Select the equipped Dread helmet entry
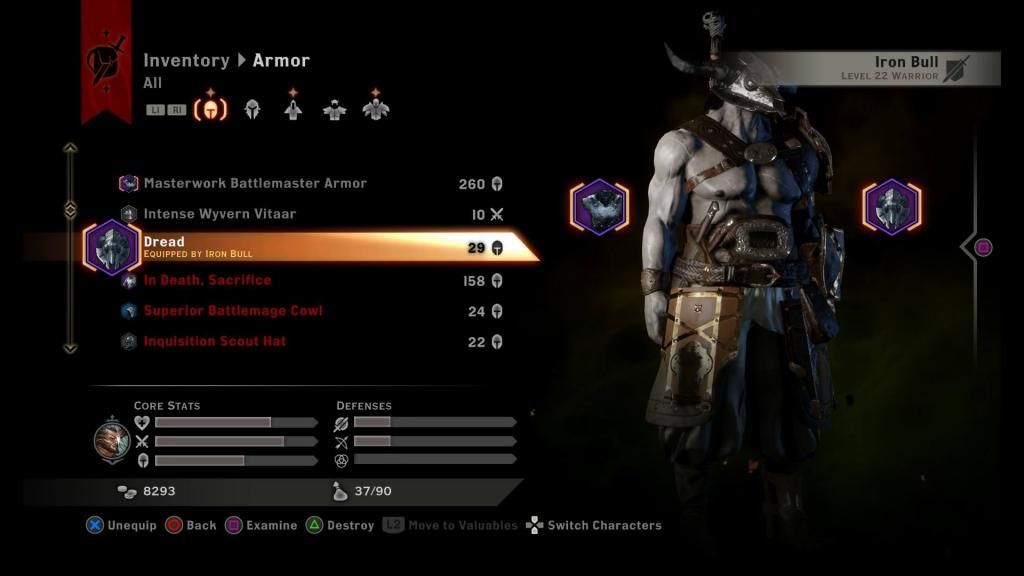Viewport: 1024px width, 576px height. 300,247
